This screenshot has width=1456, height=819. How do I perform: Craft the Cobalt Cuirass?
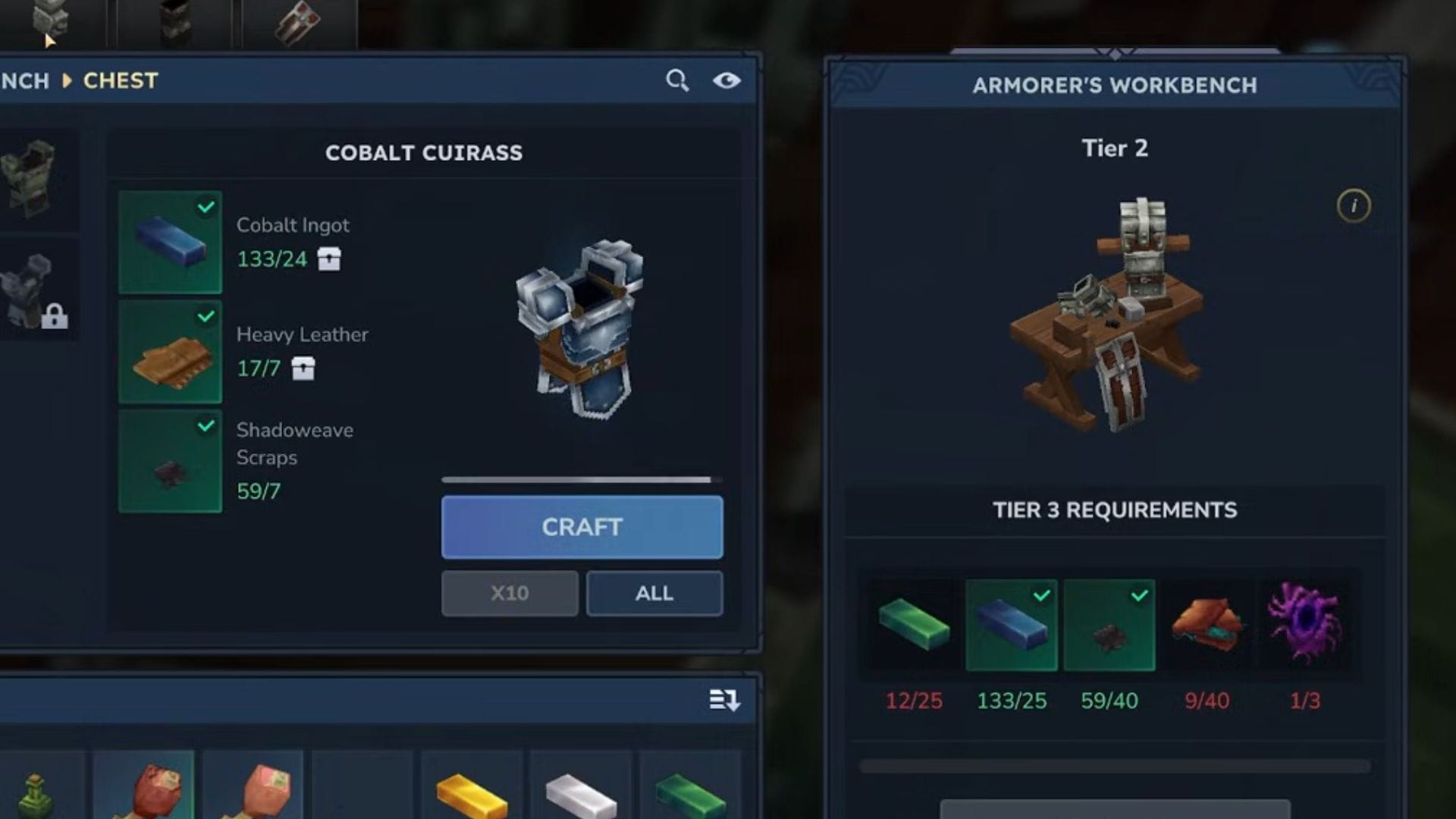[582, 527]
